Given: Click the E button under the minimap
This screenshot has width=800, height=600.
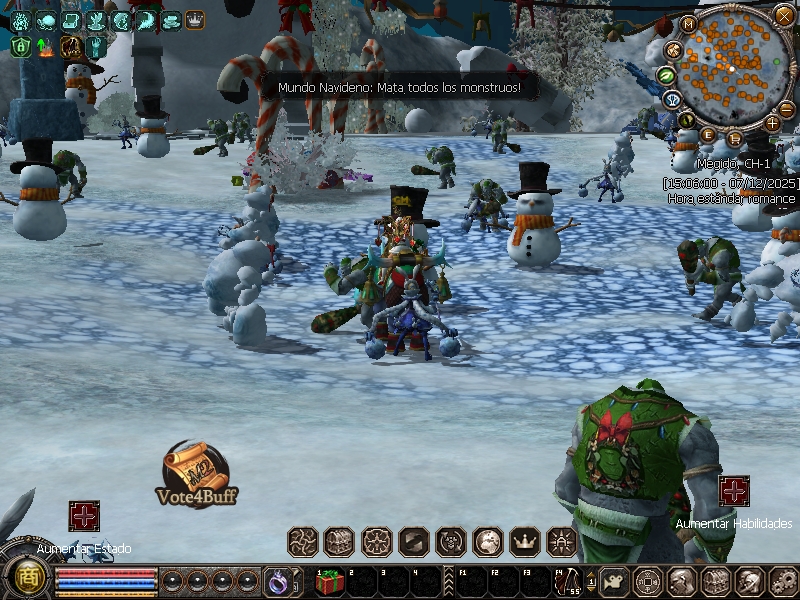Looking at the screenshot, I should tap(709, 135).
